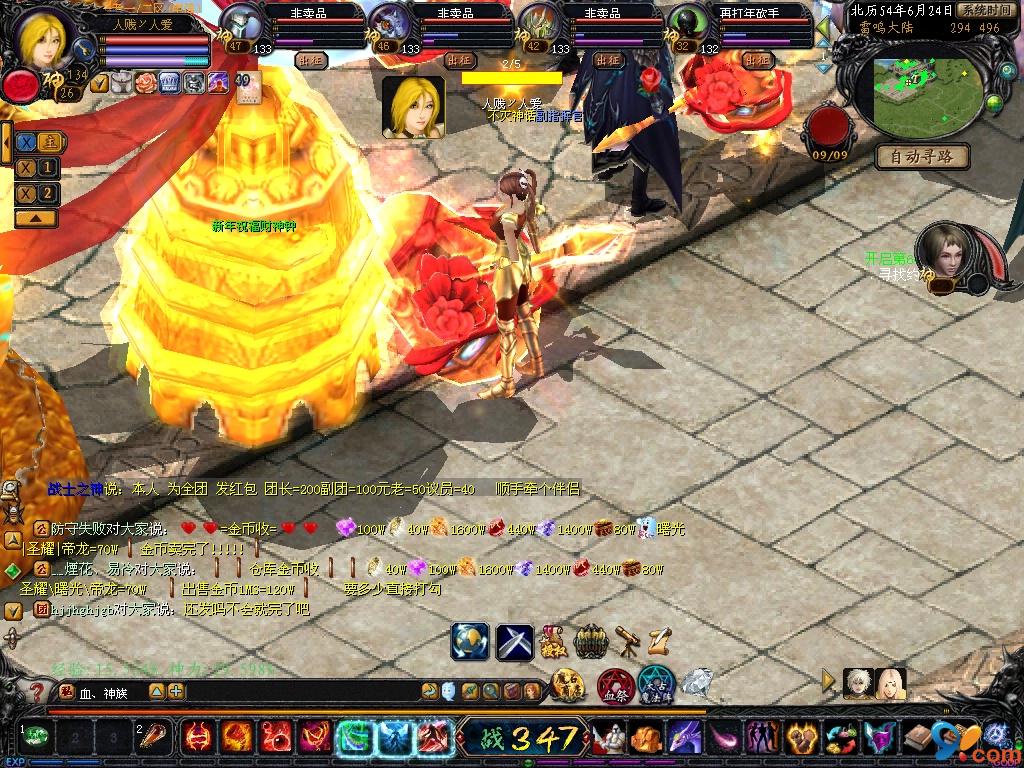Choose the X 2 quick-slot set
The image size is (1024, 768).
(37, 193)
